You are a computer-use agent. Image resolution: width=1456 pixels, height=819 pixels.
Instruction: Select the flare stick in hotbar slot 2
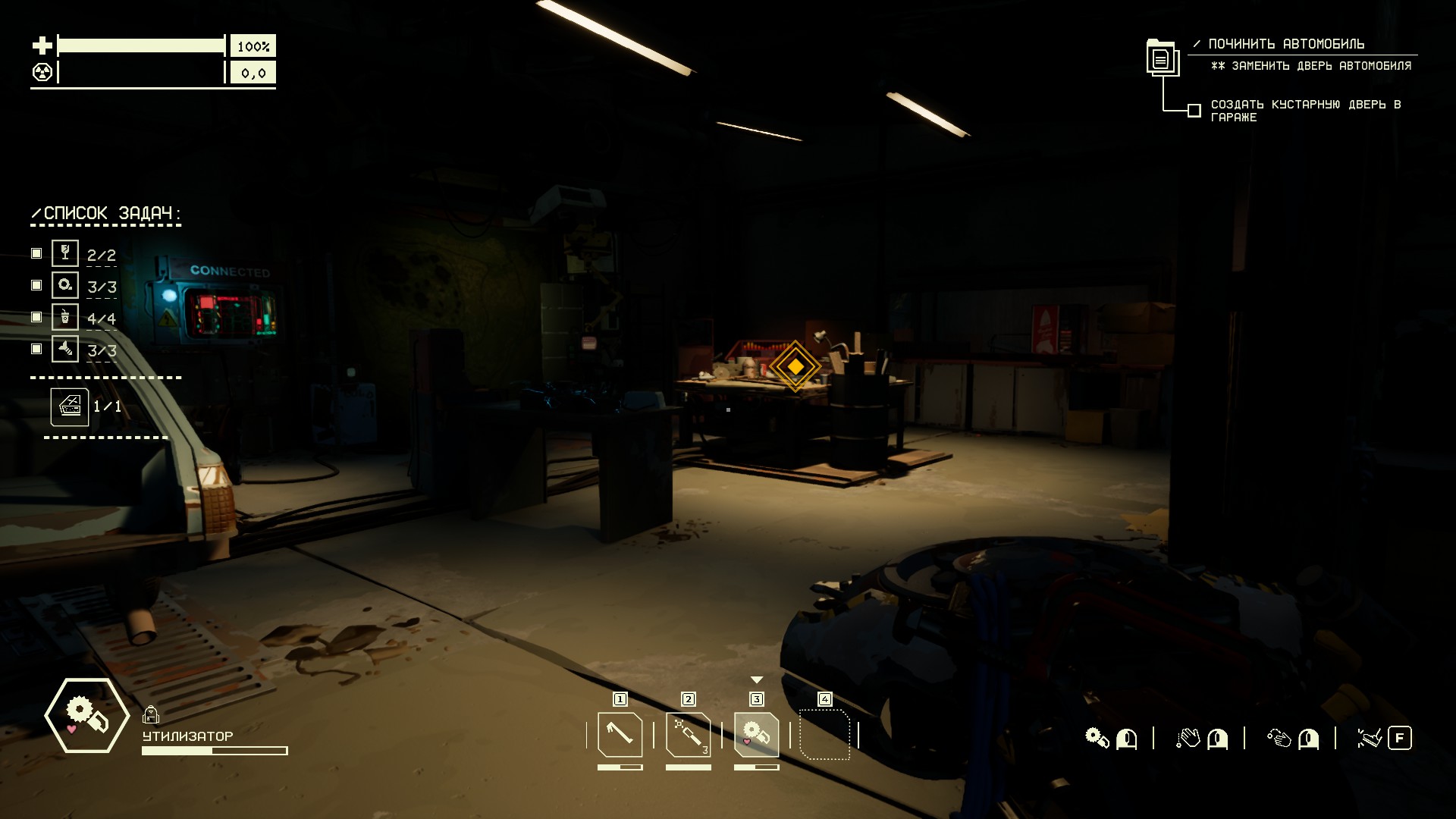pyautogui.click(x=688, y=734)
